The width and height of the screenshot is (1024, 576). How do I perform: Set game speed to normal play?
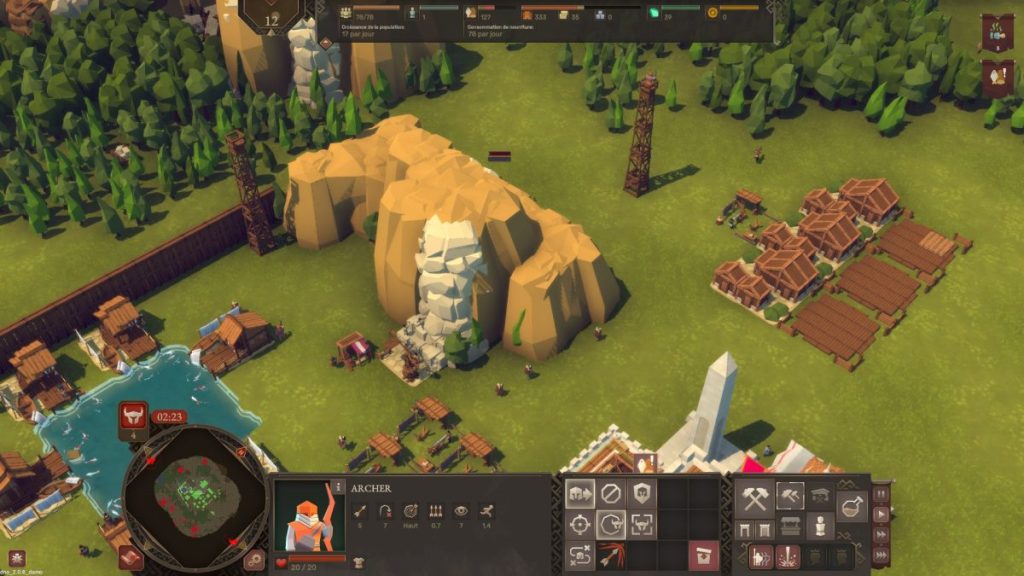click(x=881, y=515)
